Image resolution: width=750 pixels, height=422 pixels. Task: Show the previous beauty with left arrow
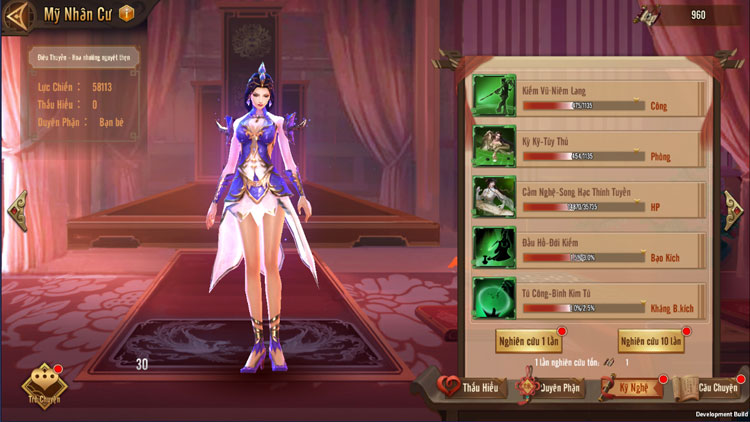pos(17,211)
